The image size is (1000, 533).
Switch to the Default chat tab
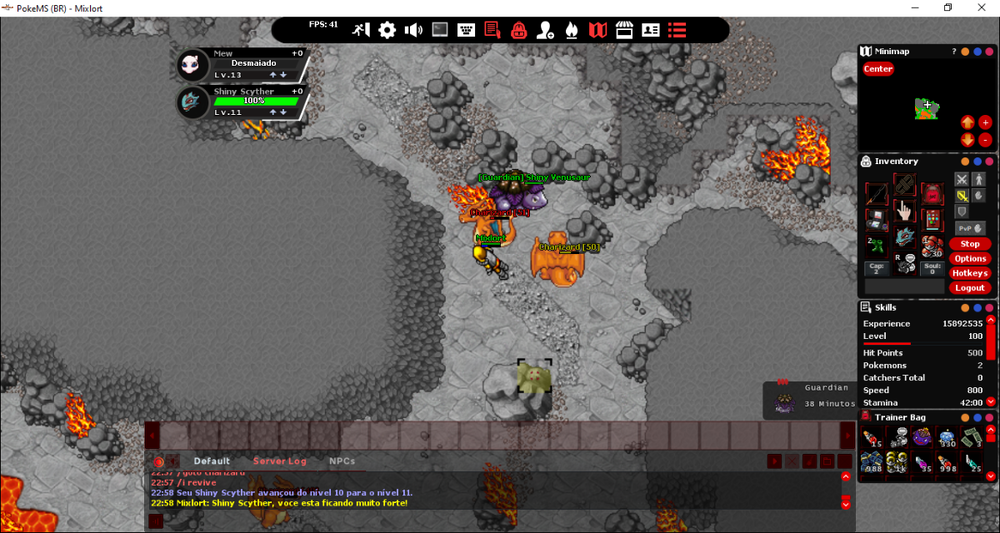[x=212, y=461]
